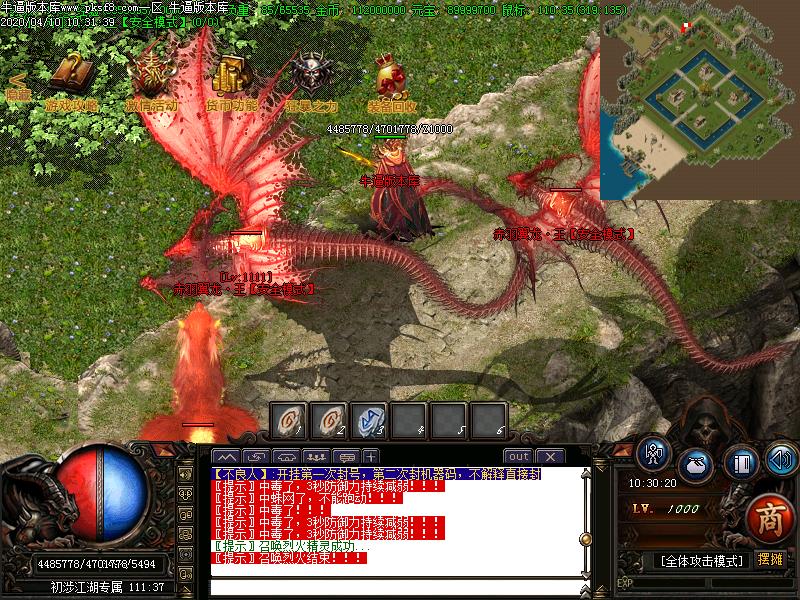This screenshot has width=800, height=600.
Task: Close the chat panel with the X button
Action: coord(549,457)
